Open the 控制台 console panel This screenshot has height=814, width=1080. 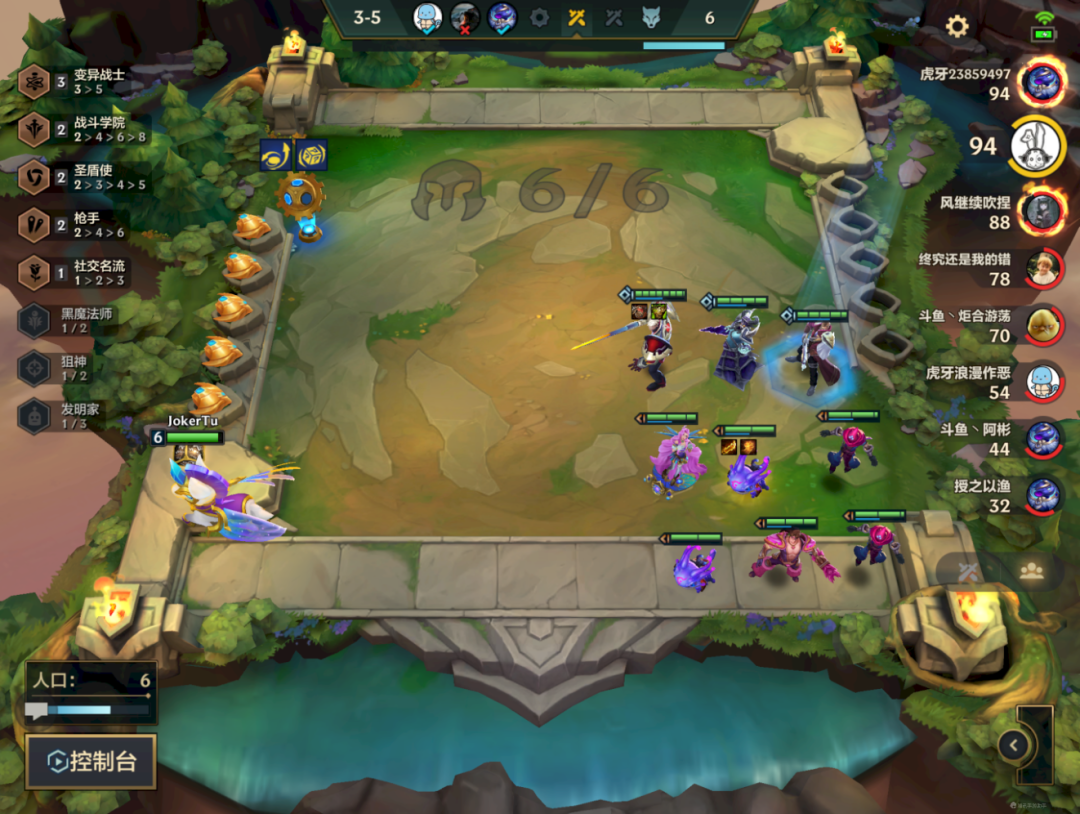pos(91,762)
